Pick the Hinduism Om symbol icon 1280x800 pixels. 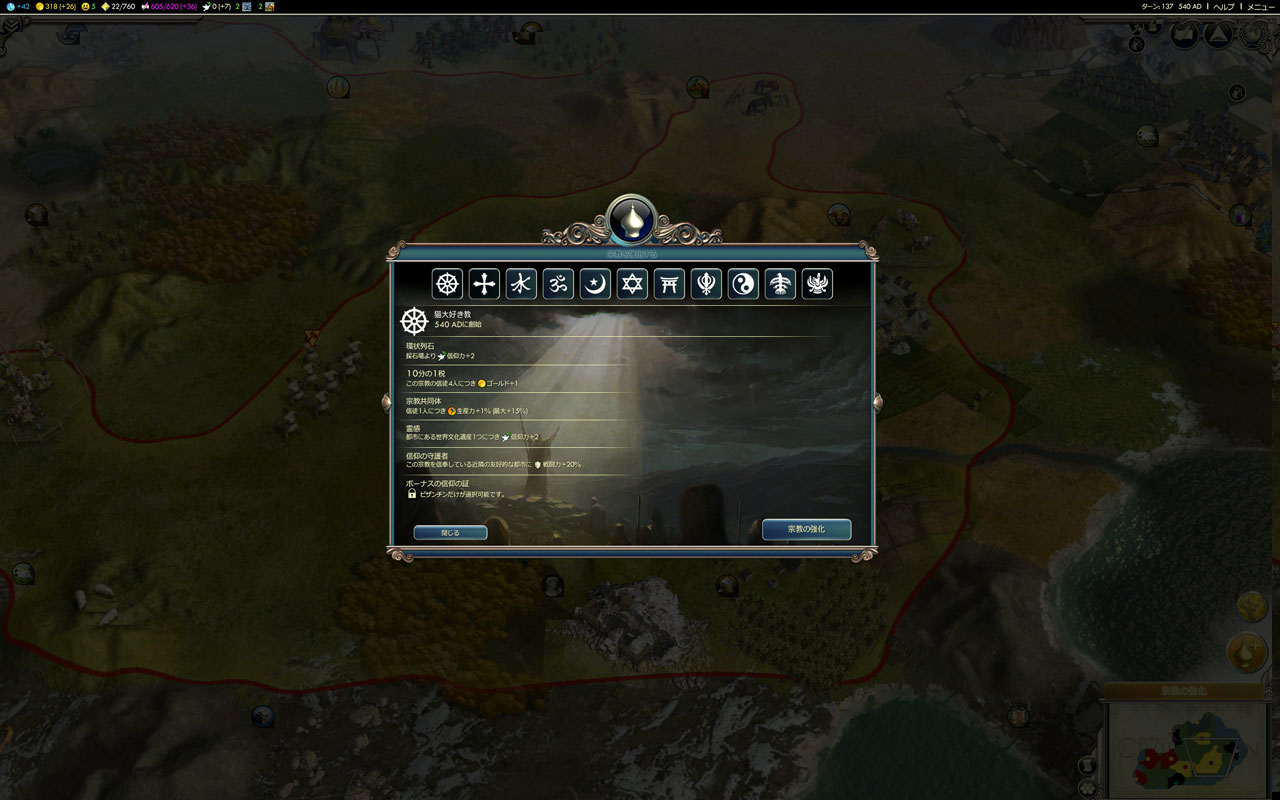[558, 284]
